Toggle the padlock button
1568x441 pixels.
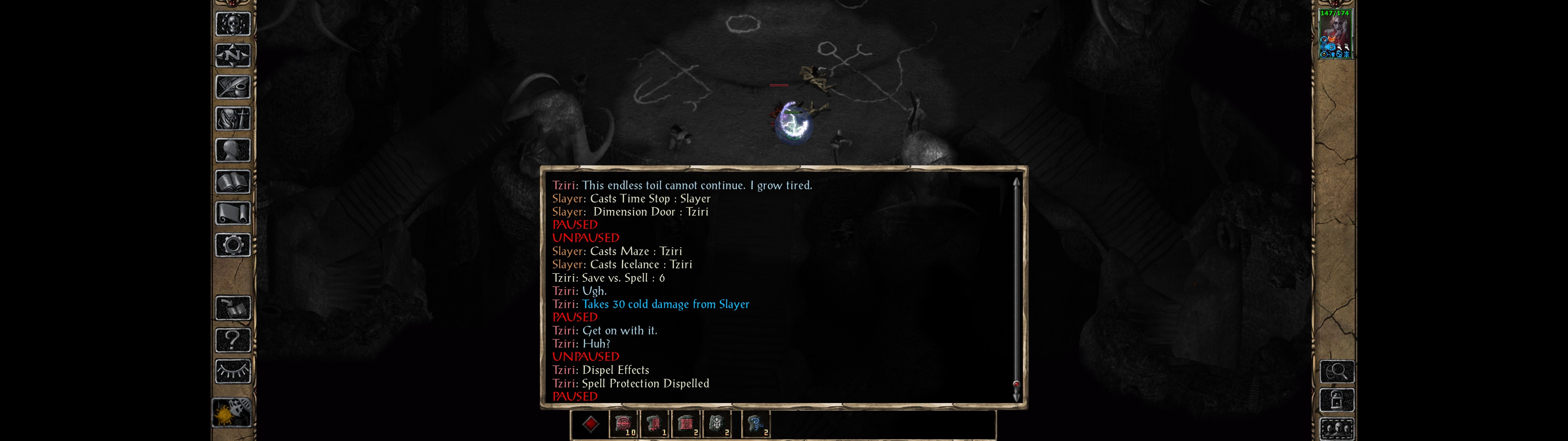click(1337, 400)
